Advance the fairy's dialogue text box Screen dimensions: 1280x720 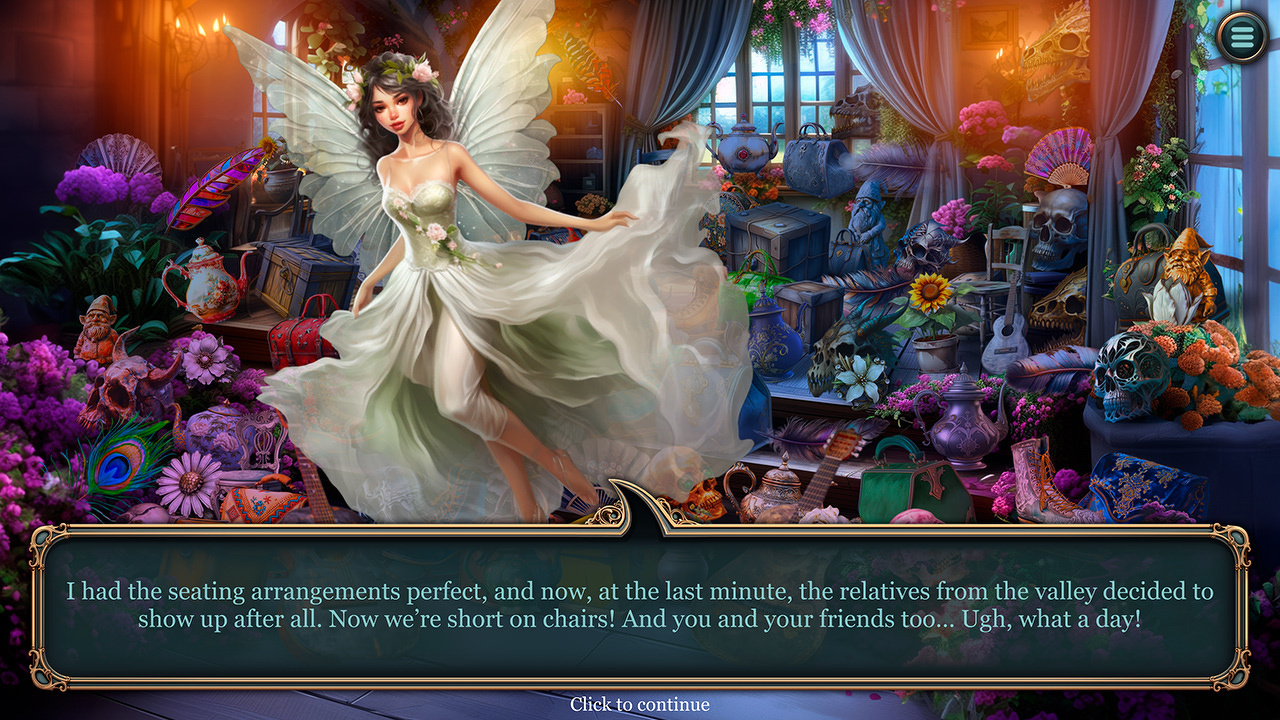pyautogui.click(x=640, y=605)
